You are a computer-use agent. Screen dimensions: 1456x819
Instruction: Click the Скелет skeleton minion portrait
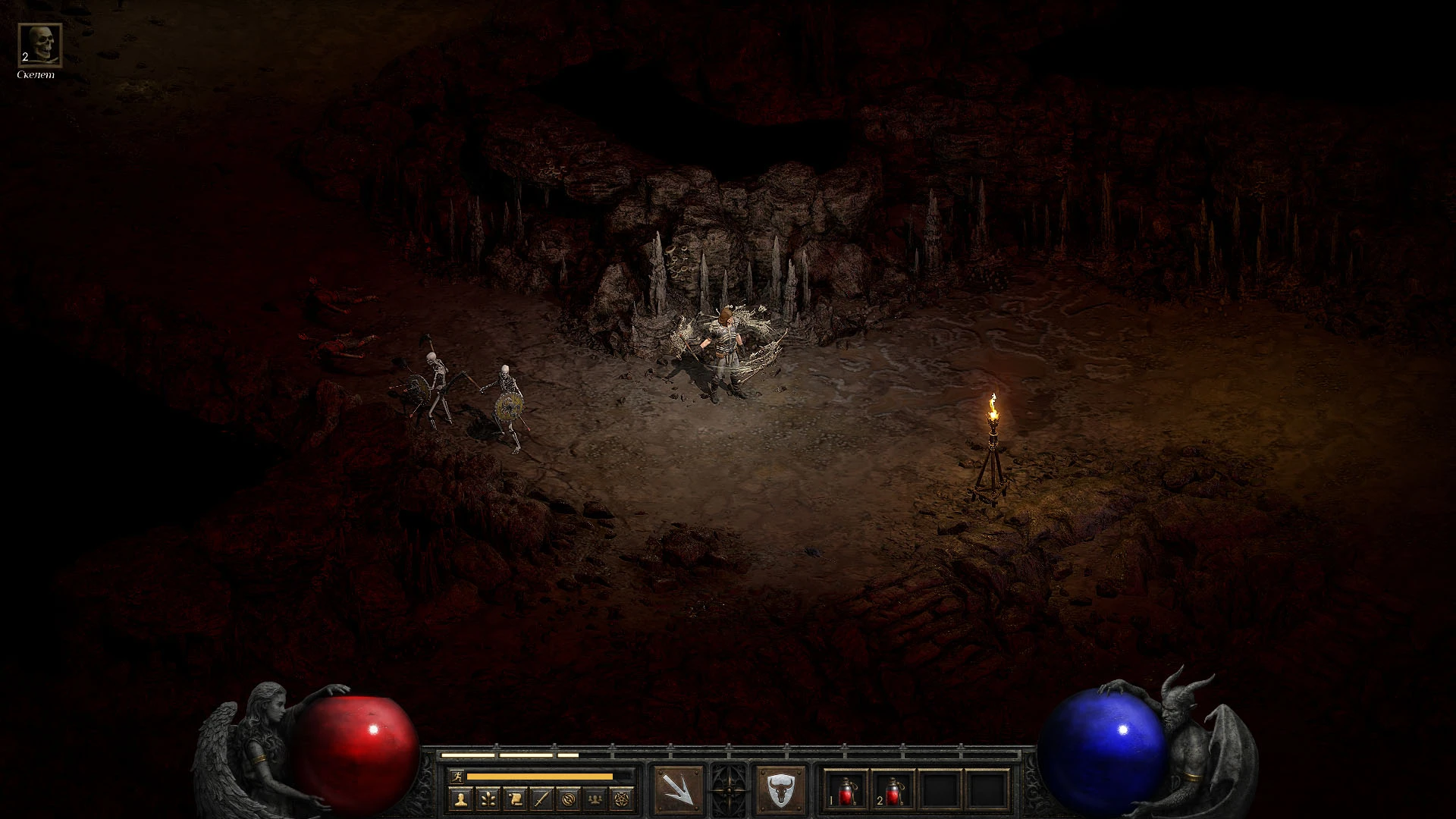point(39,45)
